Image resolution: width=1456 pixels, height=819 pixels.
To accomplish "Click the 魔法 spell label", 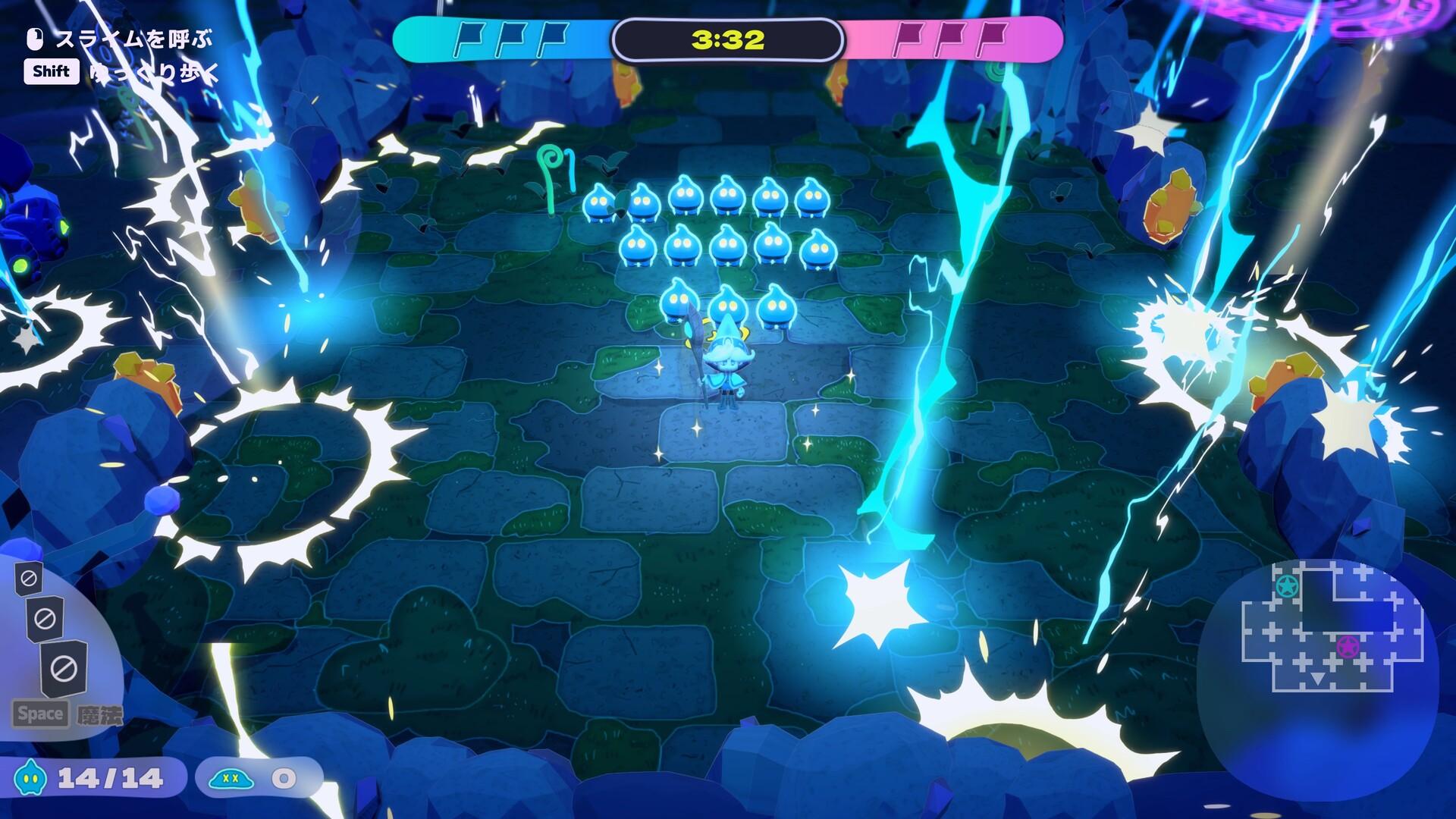I will point(102,714).
